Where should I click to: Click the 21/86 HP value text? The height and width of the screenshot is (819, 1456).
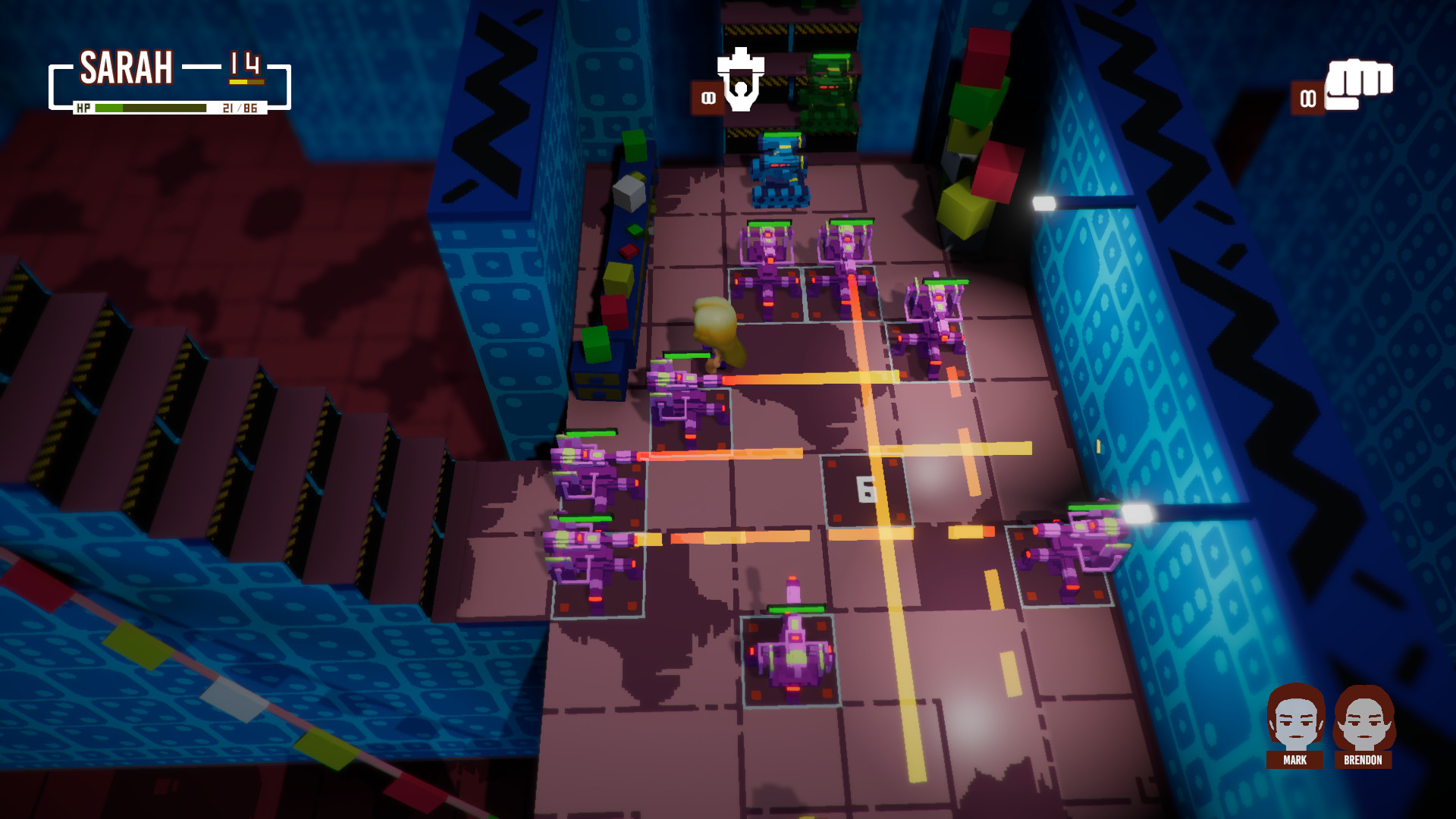click(241, 107)
